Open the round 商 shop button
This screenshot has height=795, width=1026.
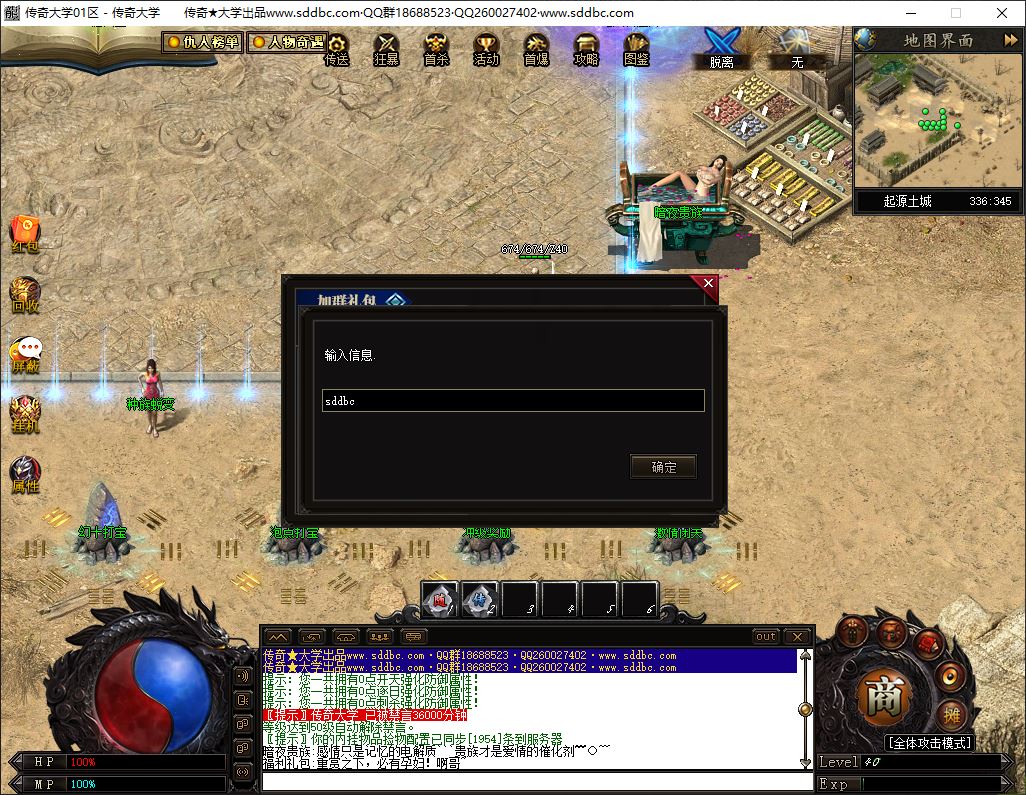[x=883, y=698]
